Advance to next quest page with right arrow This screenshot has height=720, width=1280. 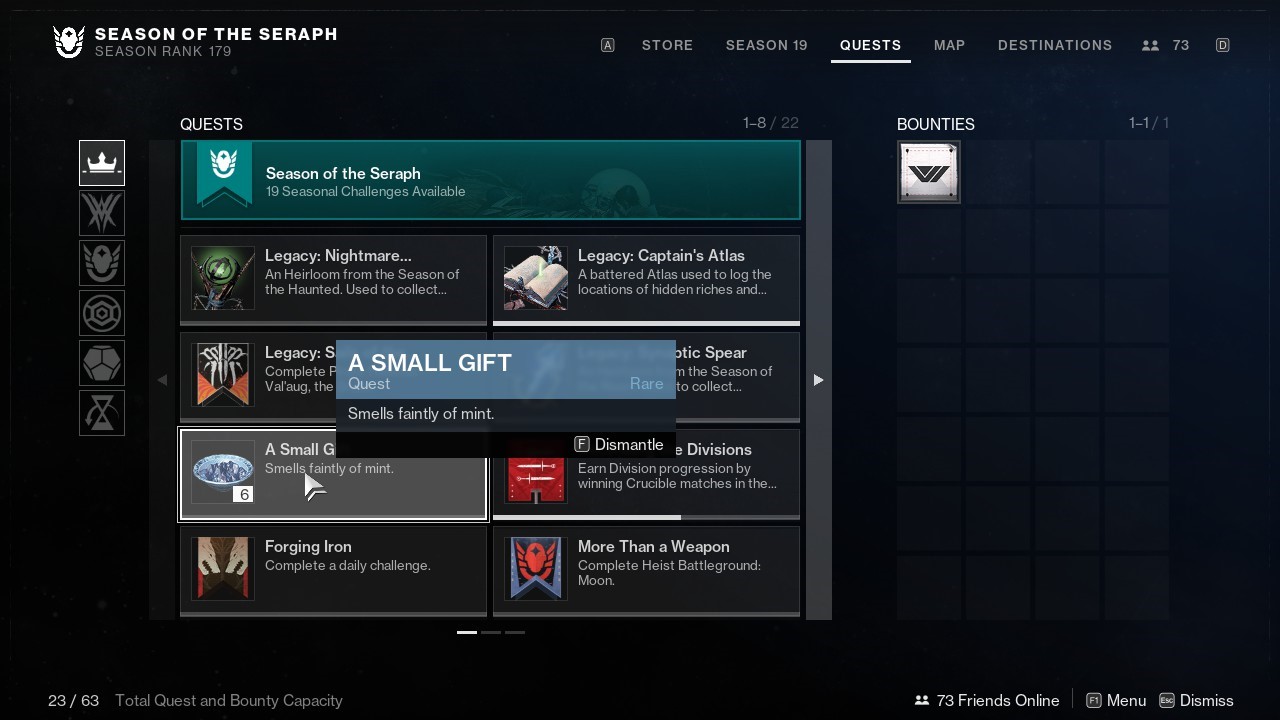pos(818,380)
